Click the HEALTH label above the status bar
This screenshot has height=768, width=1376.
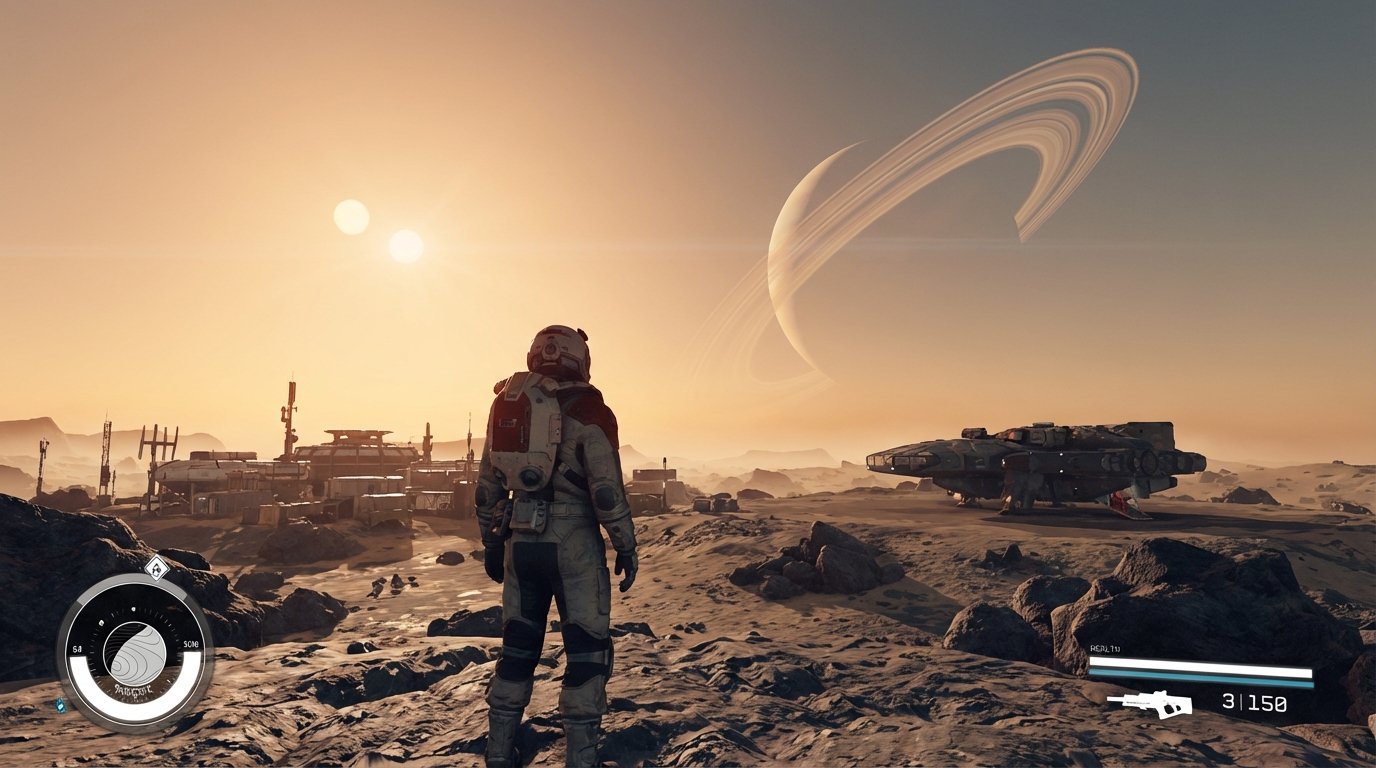tap(1104, 648)
